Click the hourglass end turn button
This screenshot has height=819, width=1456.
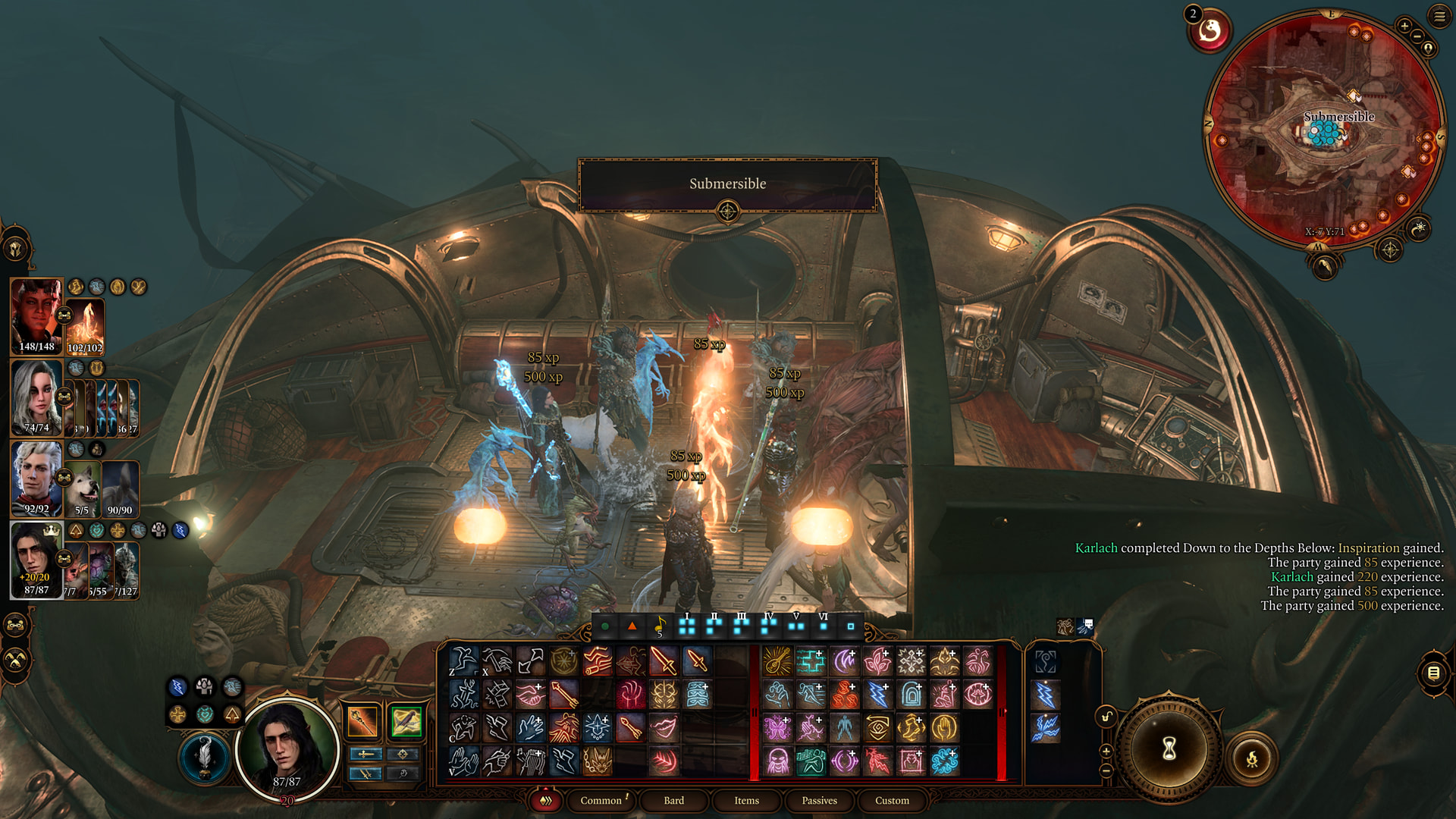coord(1169,748)
